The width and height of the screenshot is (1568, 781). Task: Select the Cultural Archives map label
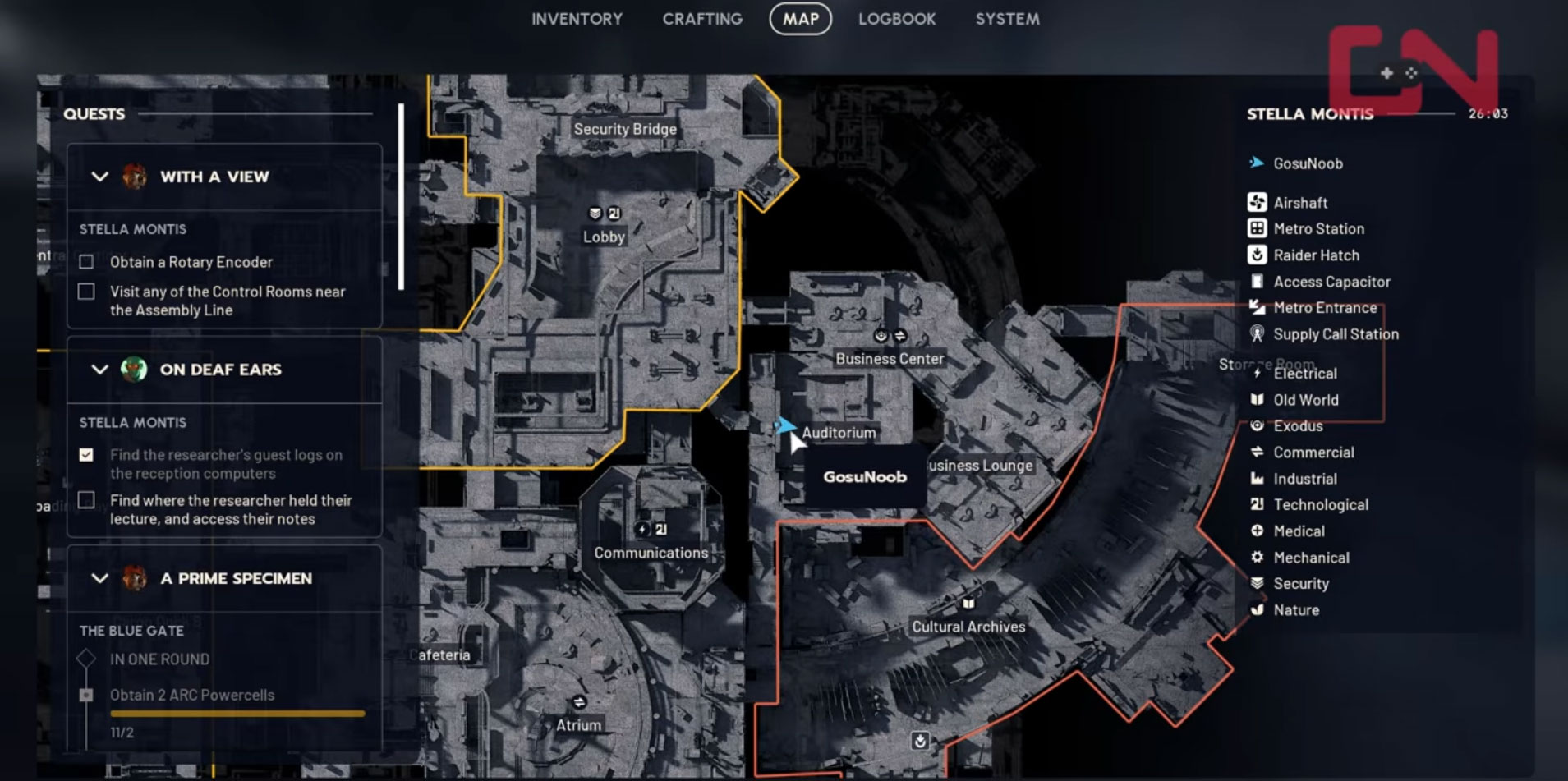tap(968, 627)
